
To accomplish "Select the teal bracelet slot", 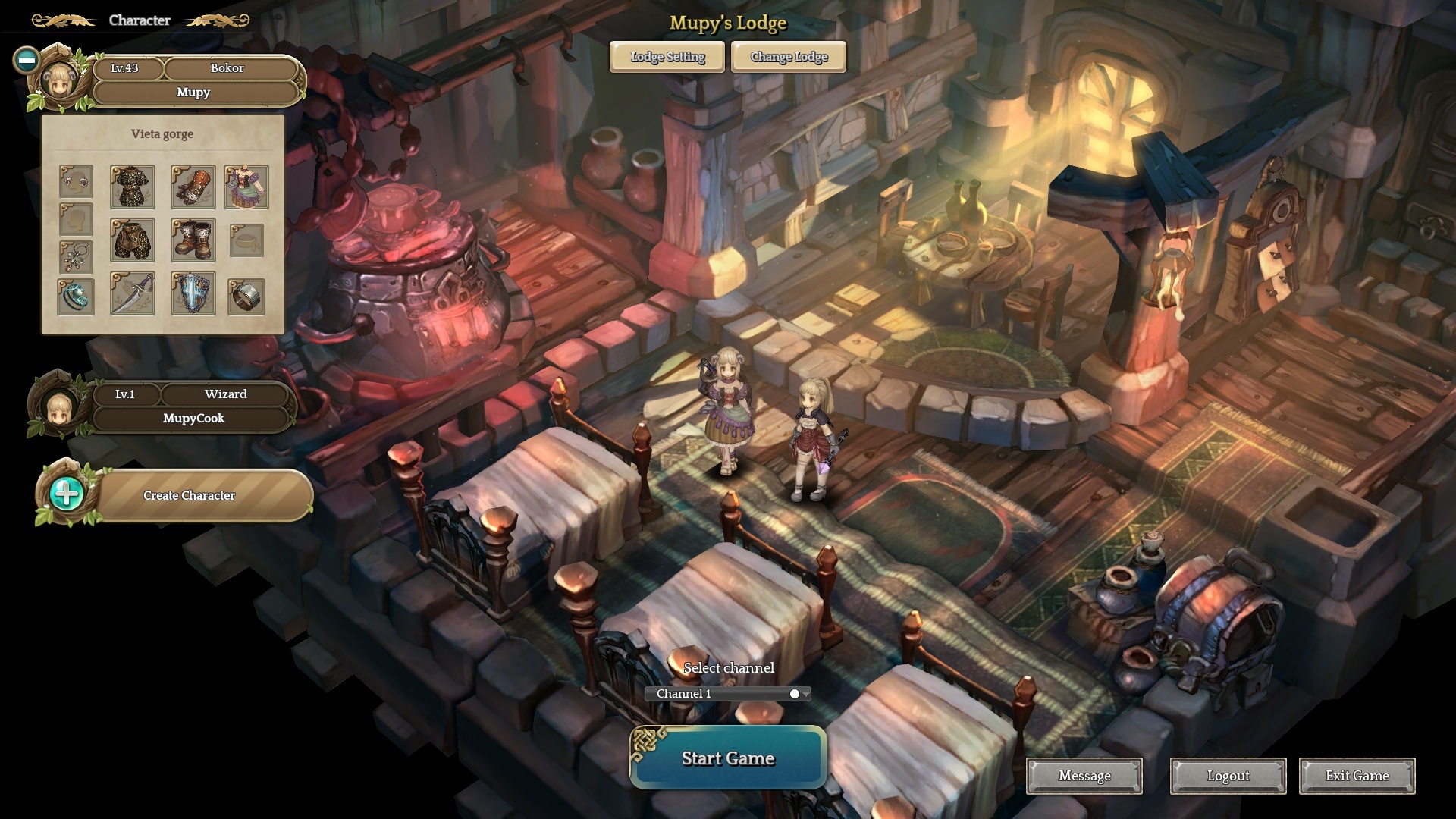I will click(x=76, y=297).
